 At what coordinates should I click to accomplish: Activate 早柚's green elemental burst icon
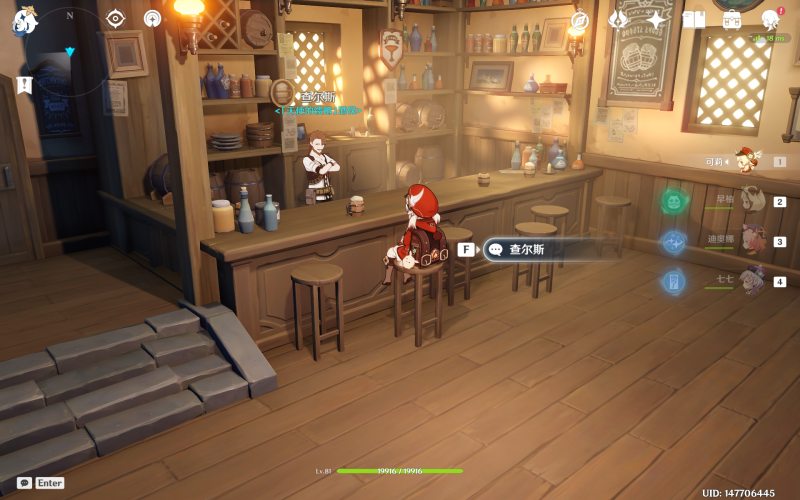point(673,202)
